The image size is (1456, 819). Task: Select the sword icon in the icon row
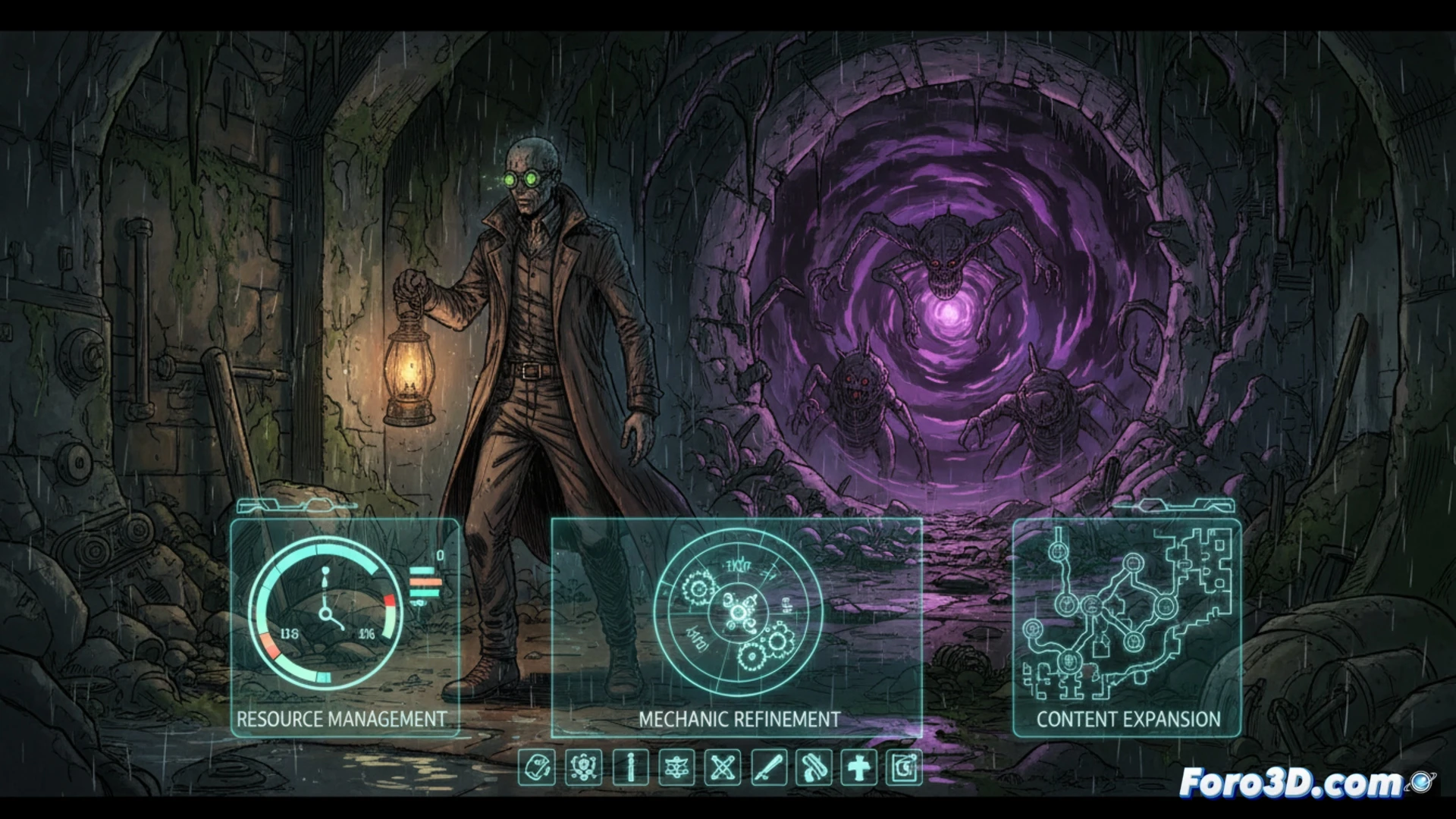(x=768, y=768)
